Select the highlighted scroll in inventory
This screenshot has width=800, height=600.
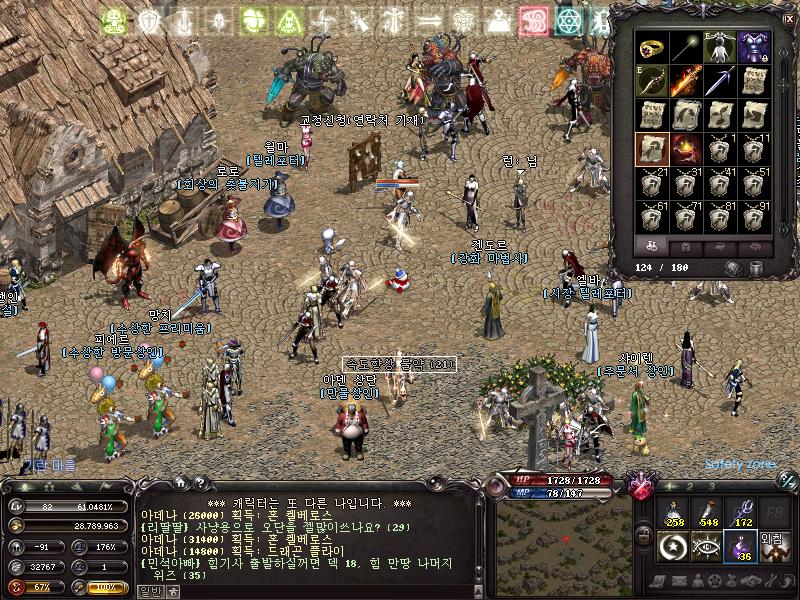point(651,149)
